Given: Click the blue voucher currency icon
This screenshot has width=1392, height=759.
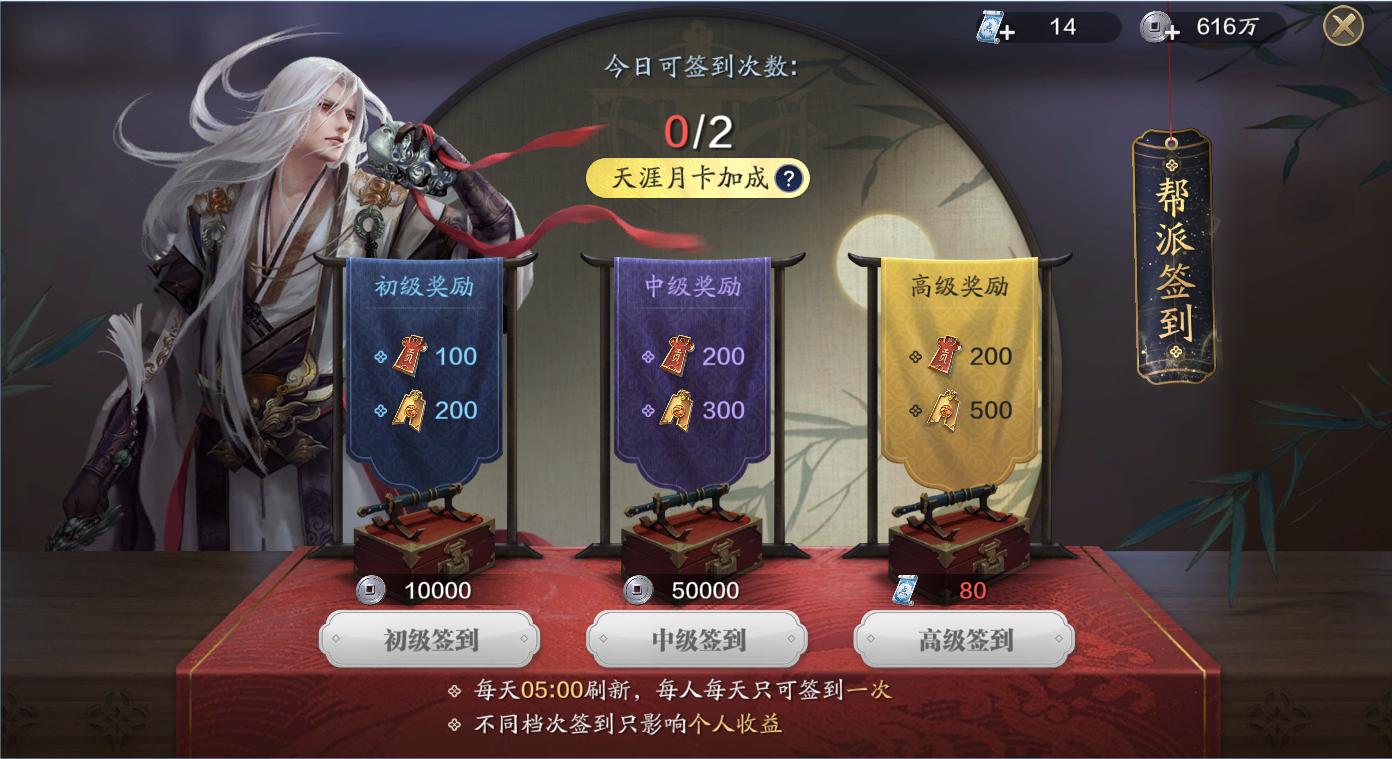Looking at the screenshot, I should 988,26.
